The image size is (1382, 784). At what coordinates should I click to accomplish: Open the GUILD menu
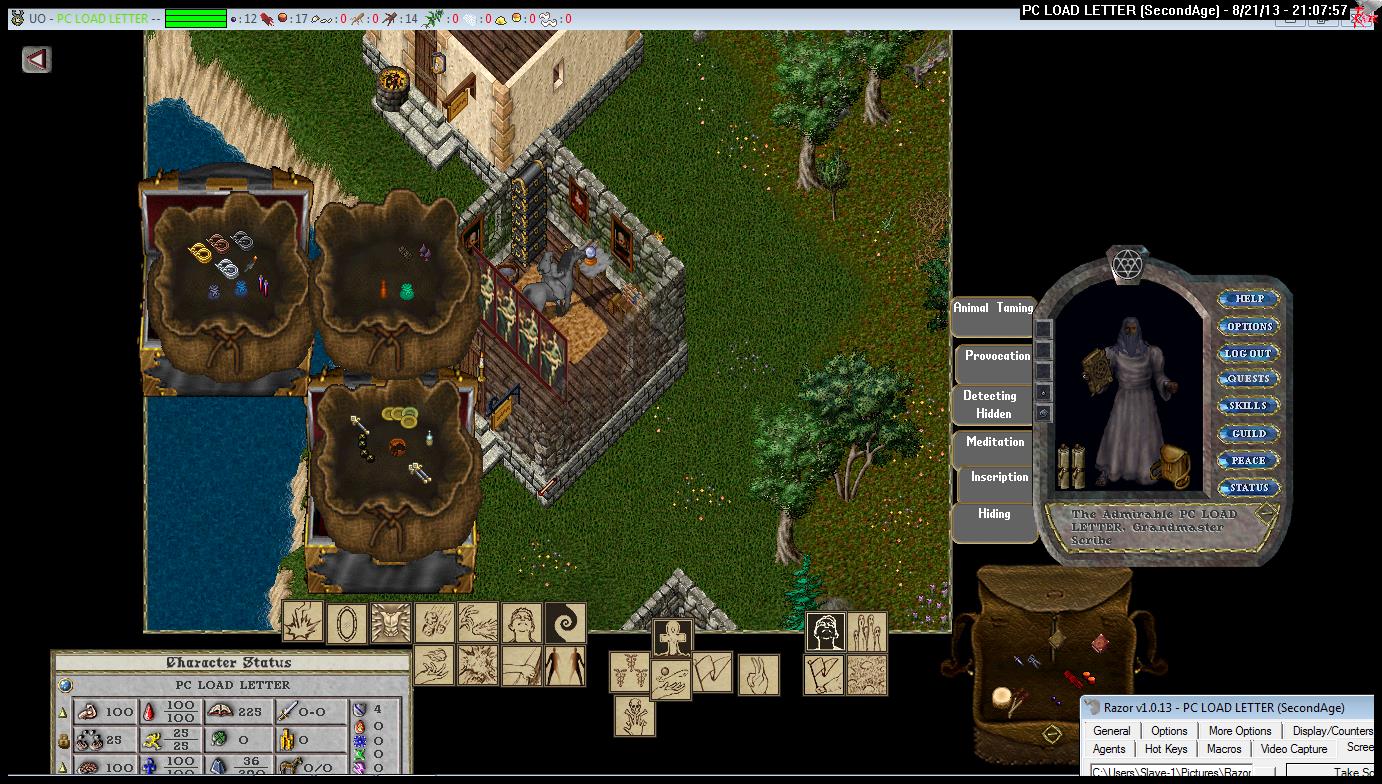[1249, 434]
